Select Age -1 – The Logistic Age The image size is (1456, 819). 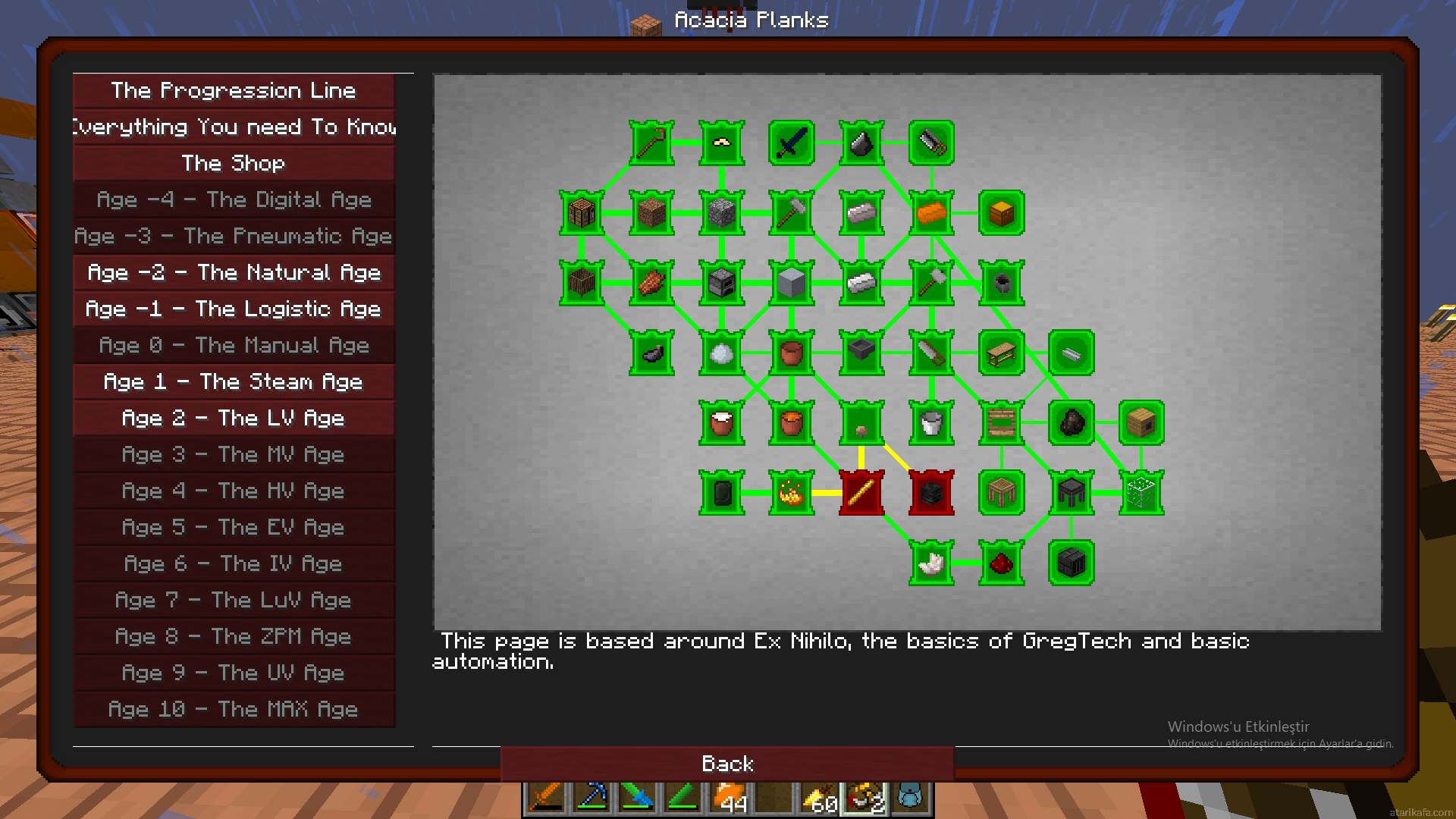(234, 309)
